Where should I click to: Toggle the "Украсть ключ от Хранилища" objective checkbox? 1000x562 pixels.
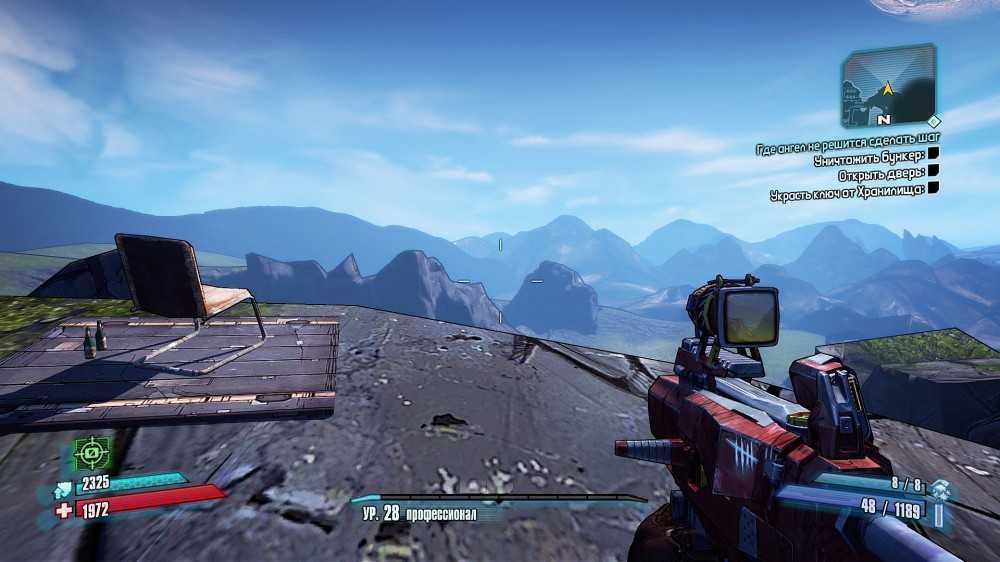coord(933,186)
